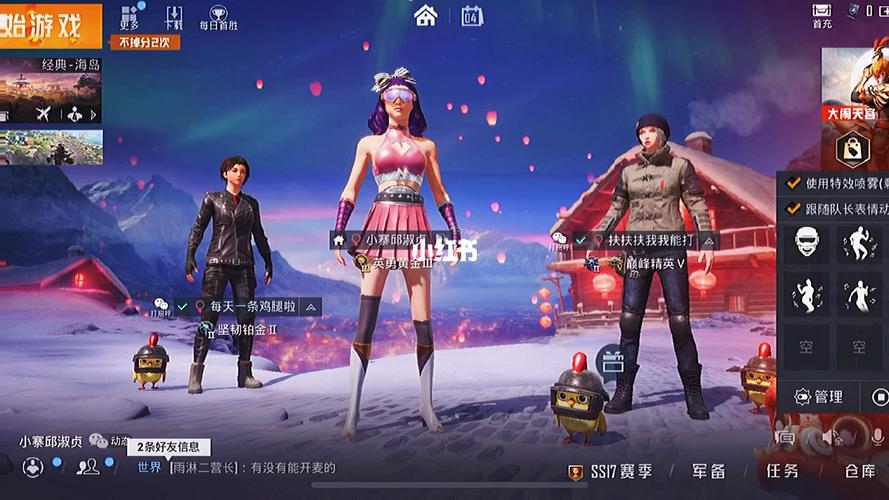Open the 任务 (Missions) menu
This screenshot has height=500, width=889.
click(782, 471)
